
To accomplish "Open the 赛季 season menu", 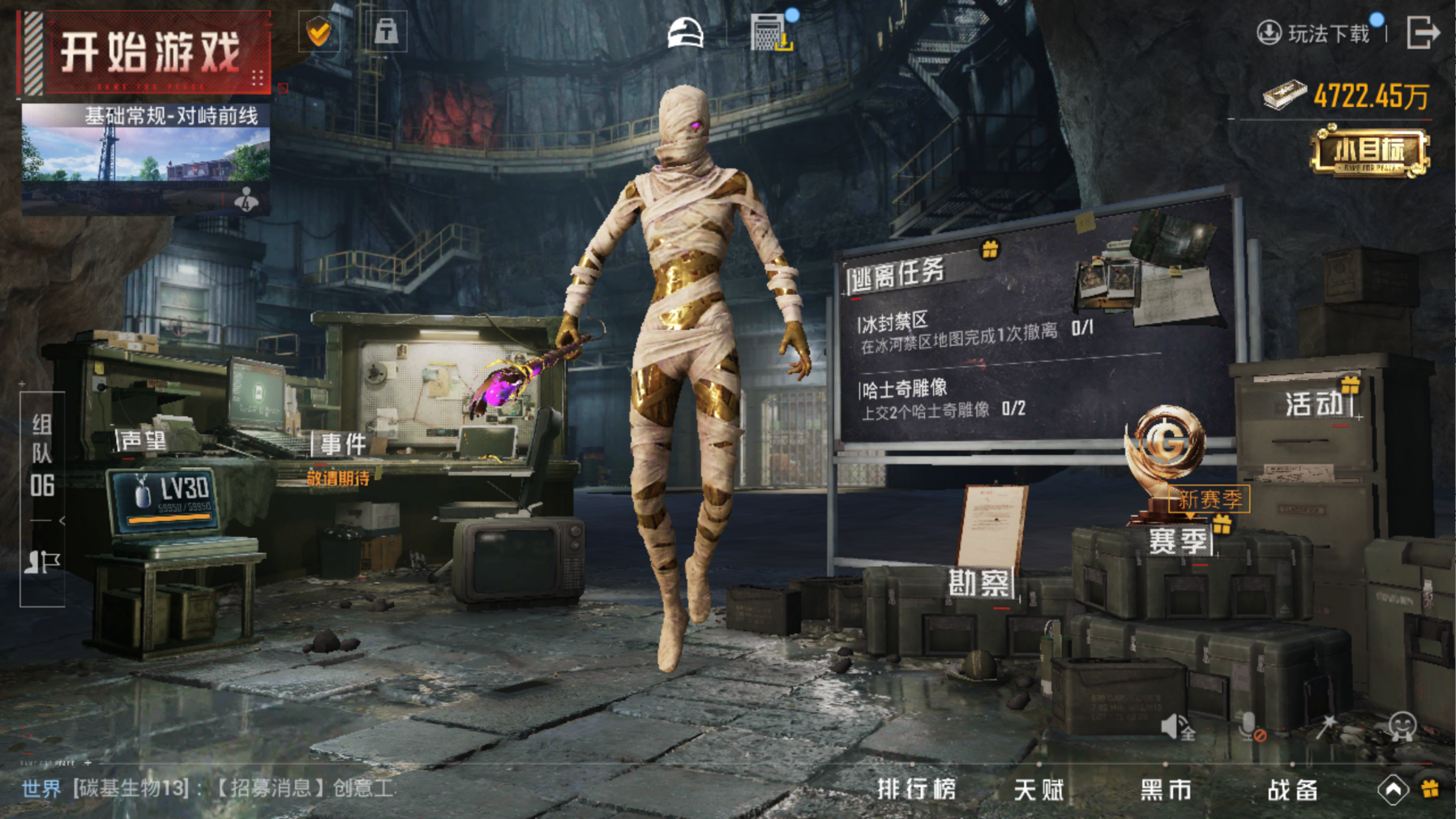I will (x=1179, y=541).
